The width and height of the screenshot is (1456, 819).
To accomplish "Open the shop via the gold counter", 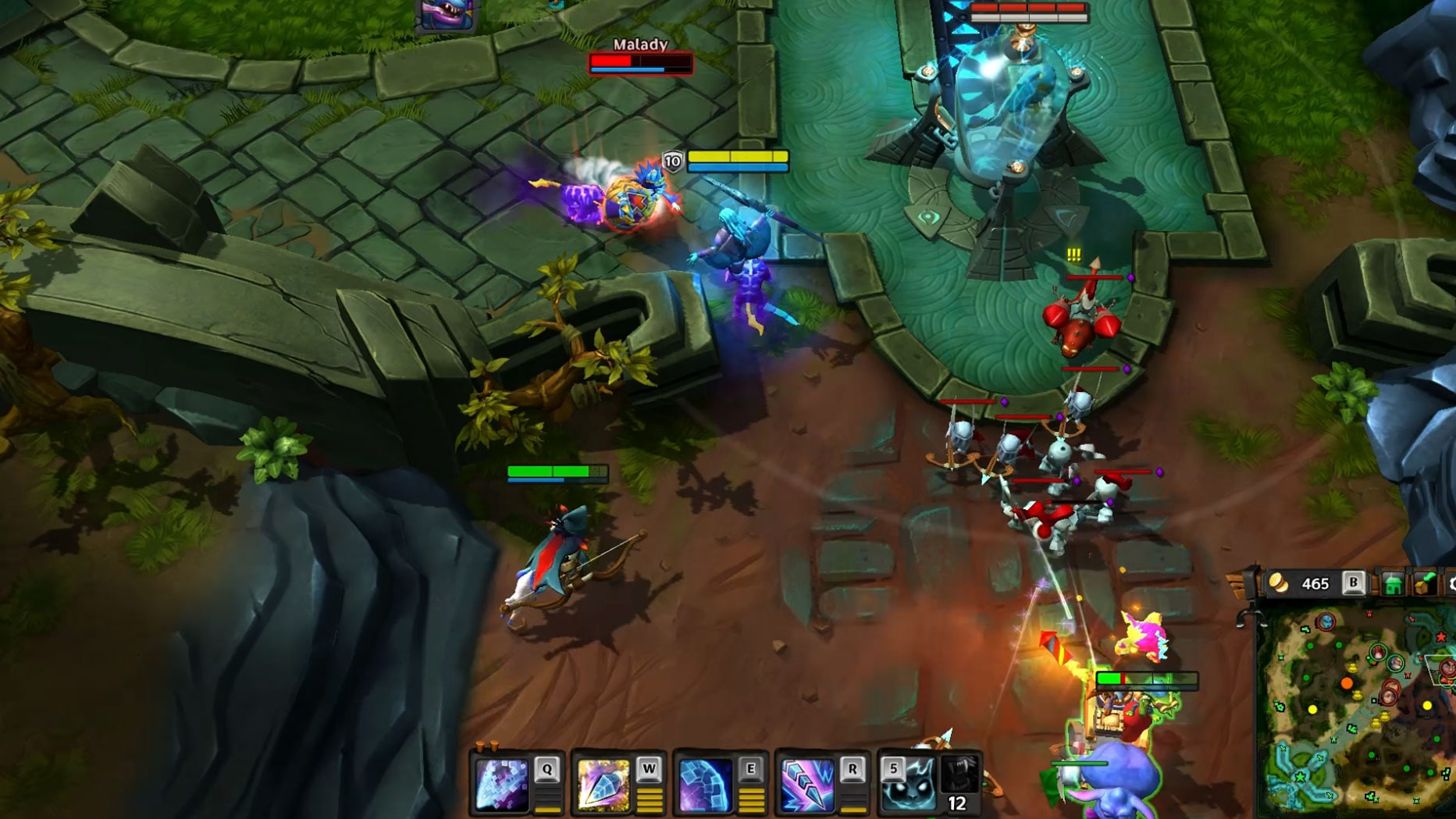I will coord(1304,583).
